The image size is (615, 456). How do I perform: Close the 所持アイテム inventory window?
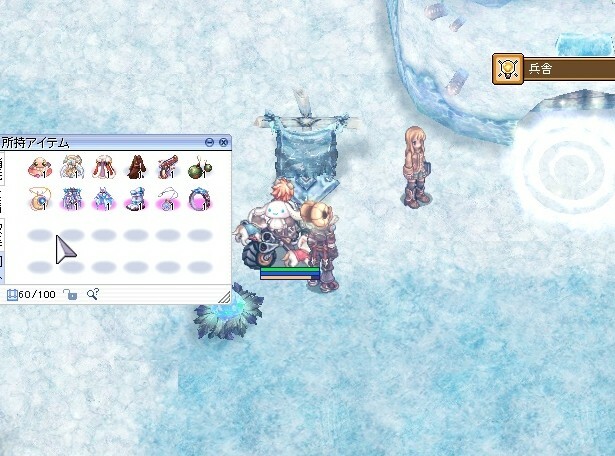click(224, 143)
